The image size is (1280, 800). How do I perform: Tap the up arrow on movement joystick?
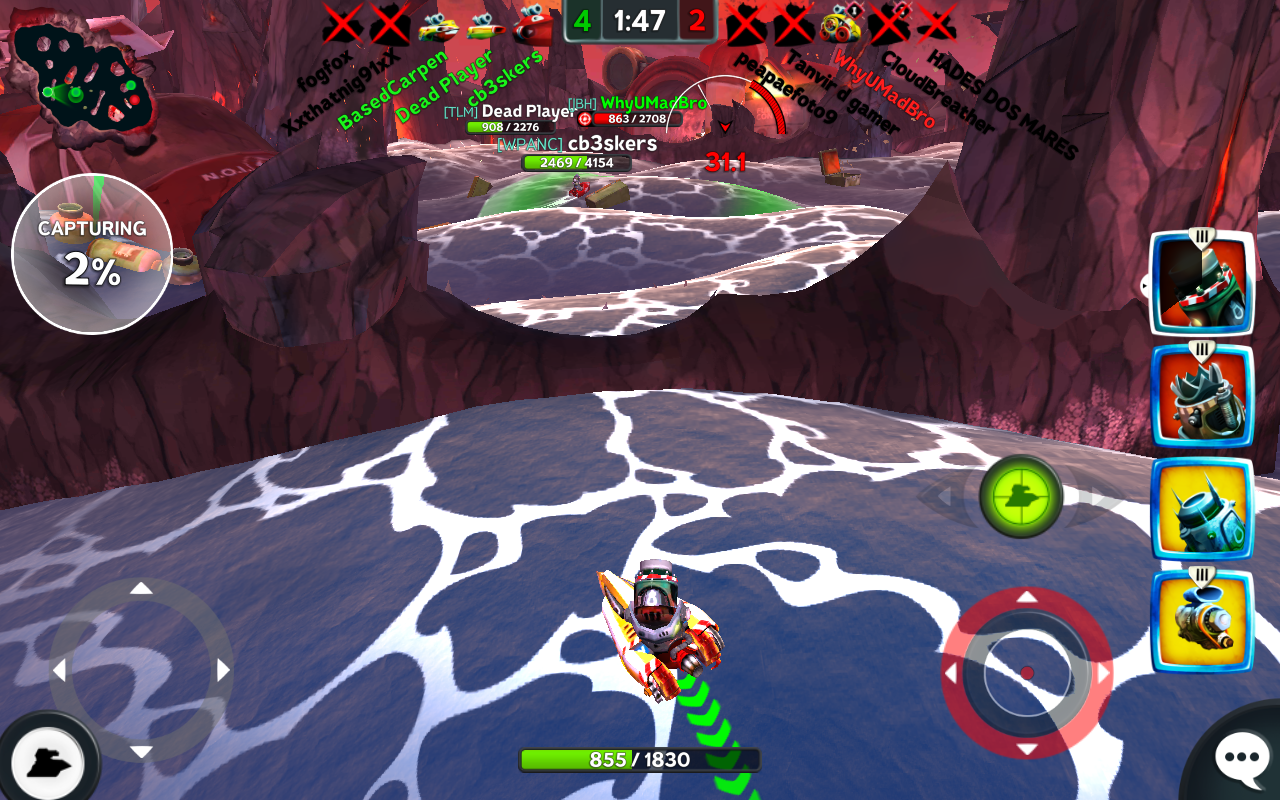pyautogui.click(x=141, y=588)
